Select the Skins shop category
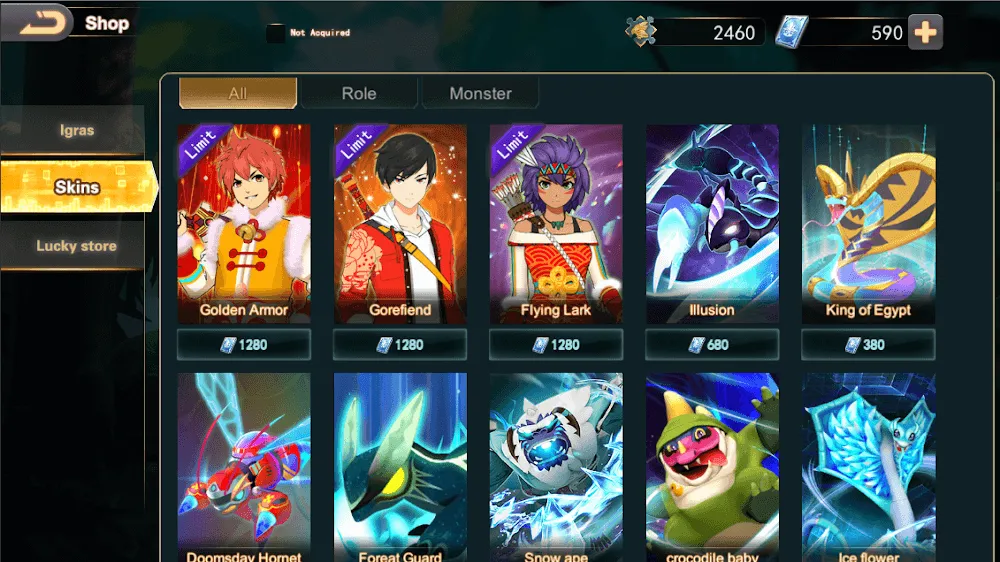 (x=77, y=187)
